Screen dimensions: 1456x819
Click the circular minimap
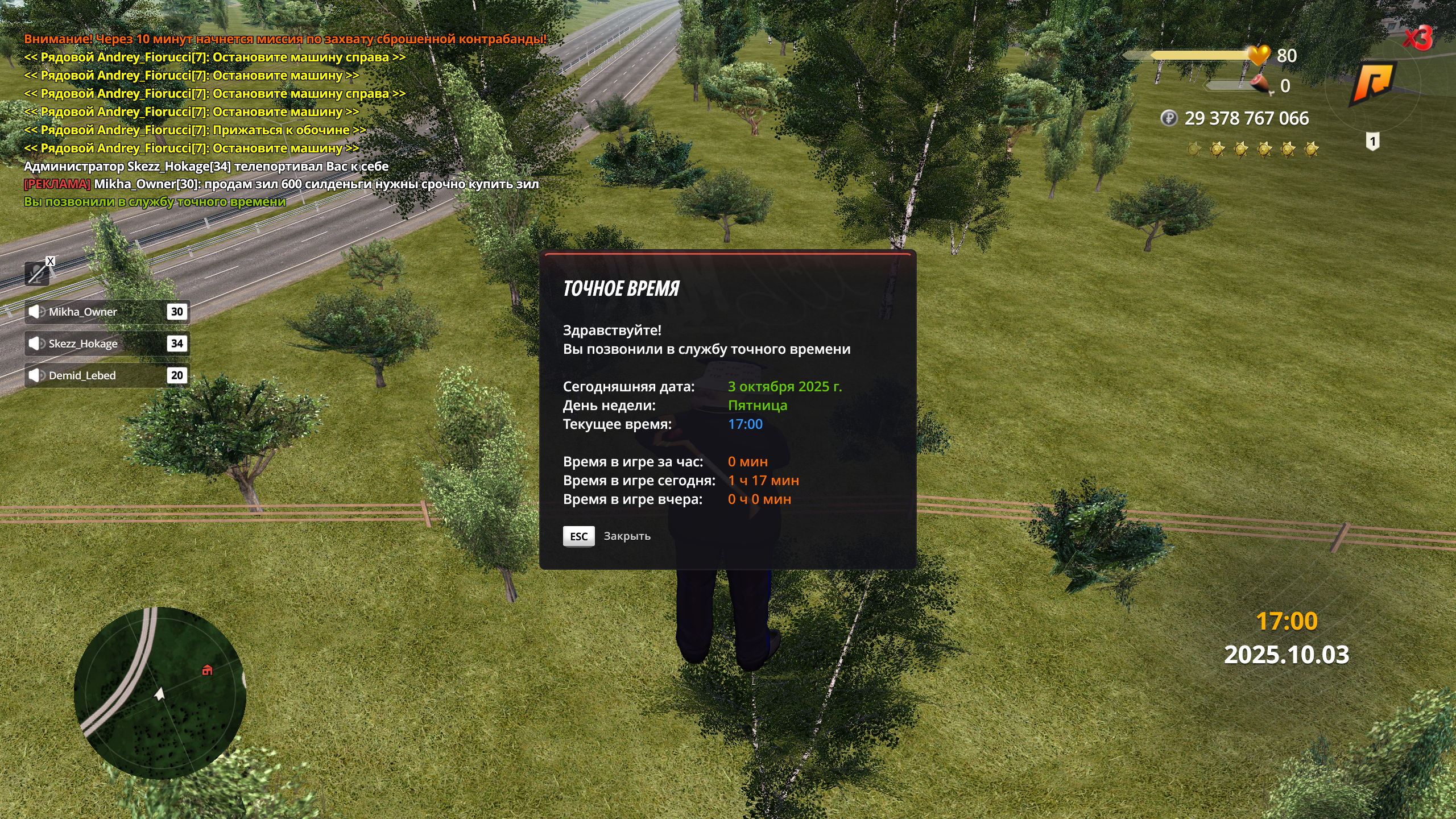160,693
